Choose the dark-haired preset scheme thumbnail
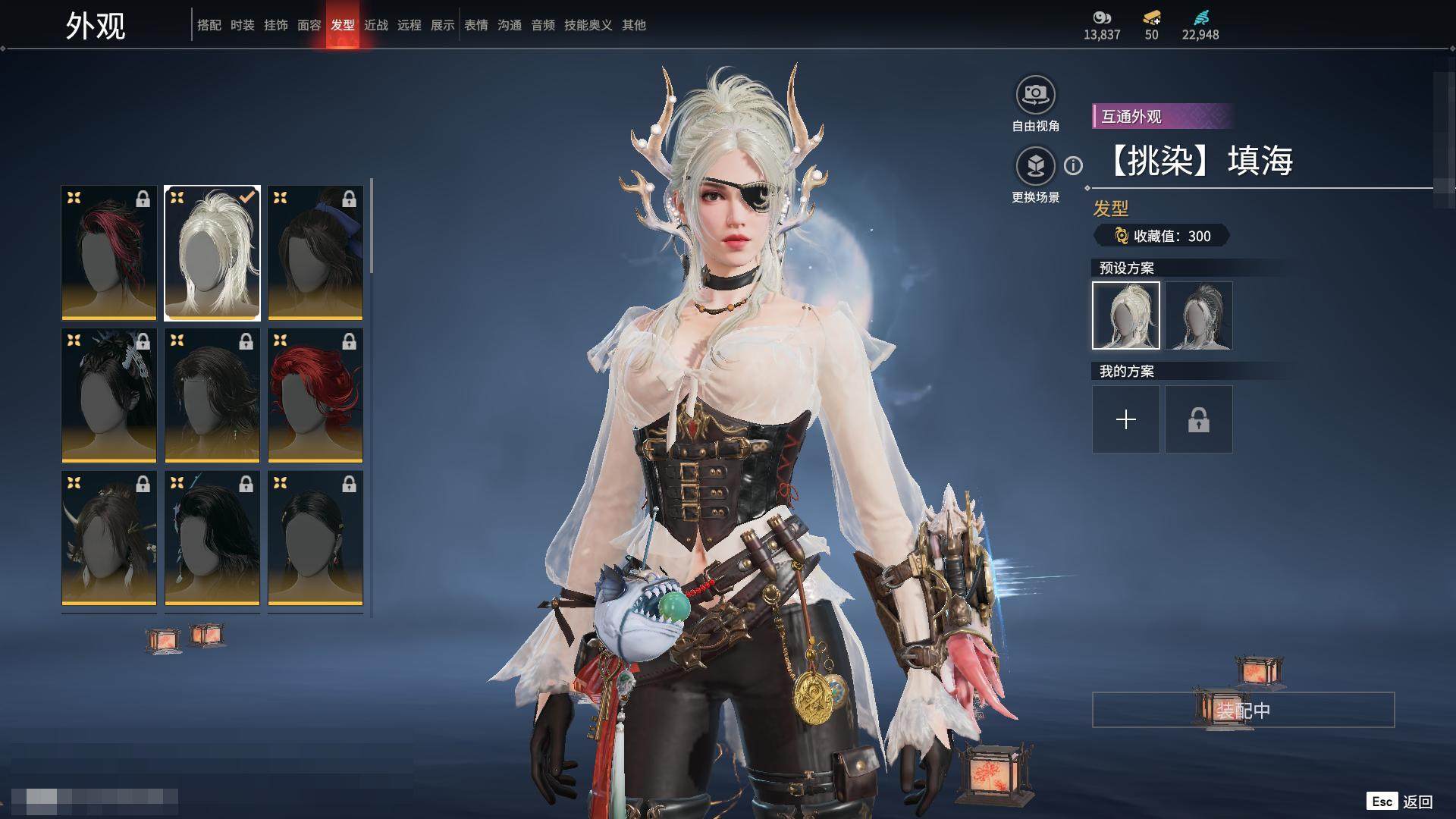 1198,315
